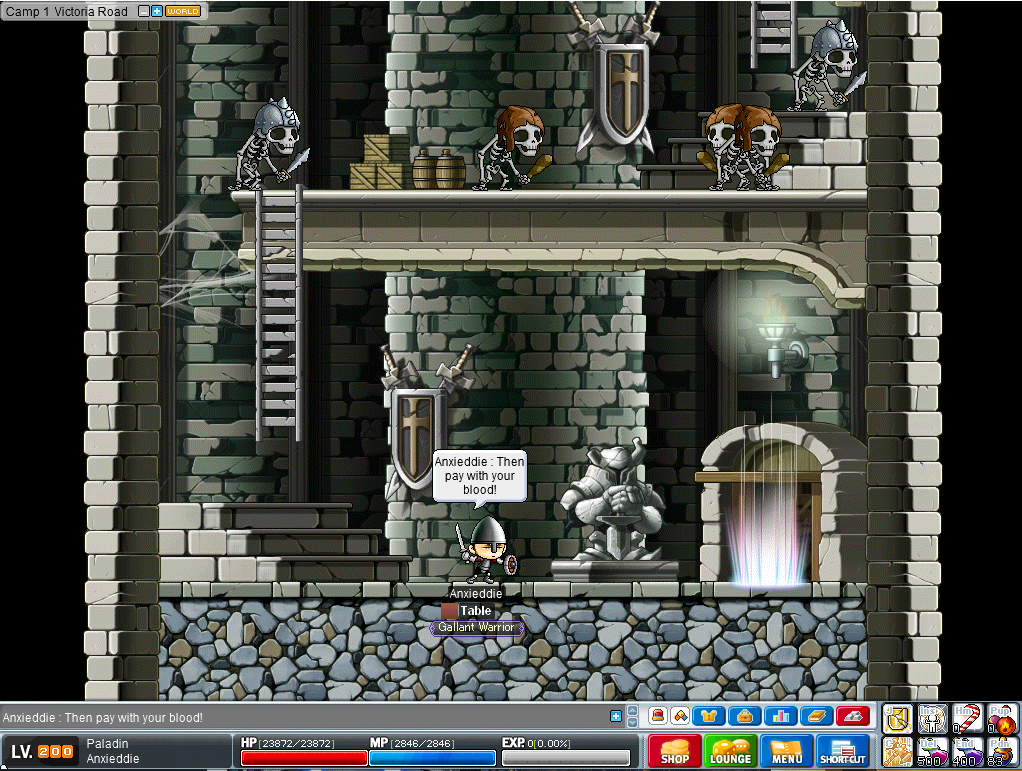The image size is (1022, 771).
Task: Expand the minimap with the plus button
Action: (x=157, y=11)
